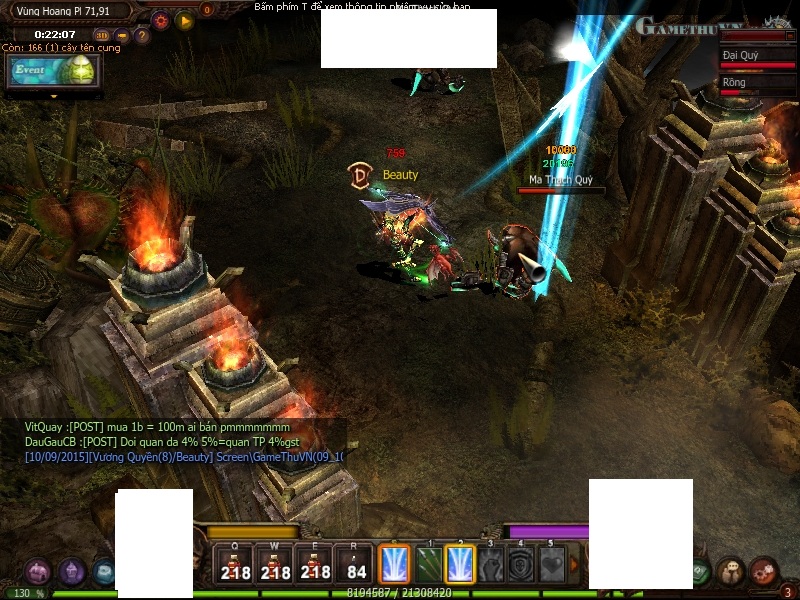Use the potion in slot Q
The width and height of the screenshot is (800, 600).
[235, 565]
